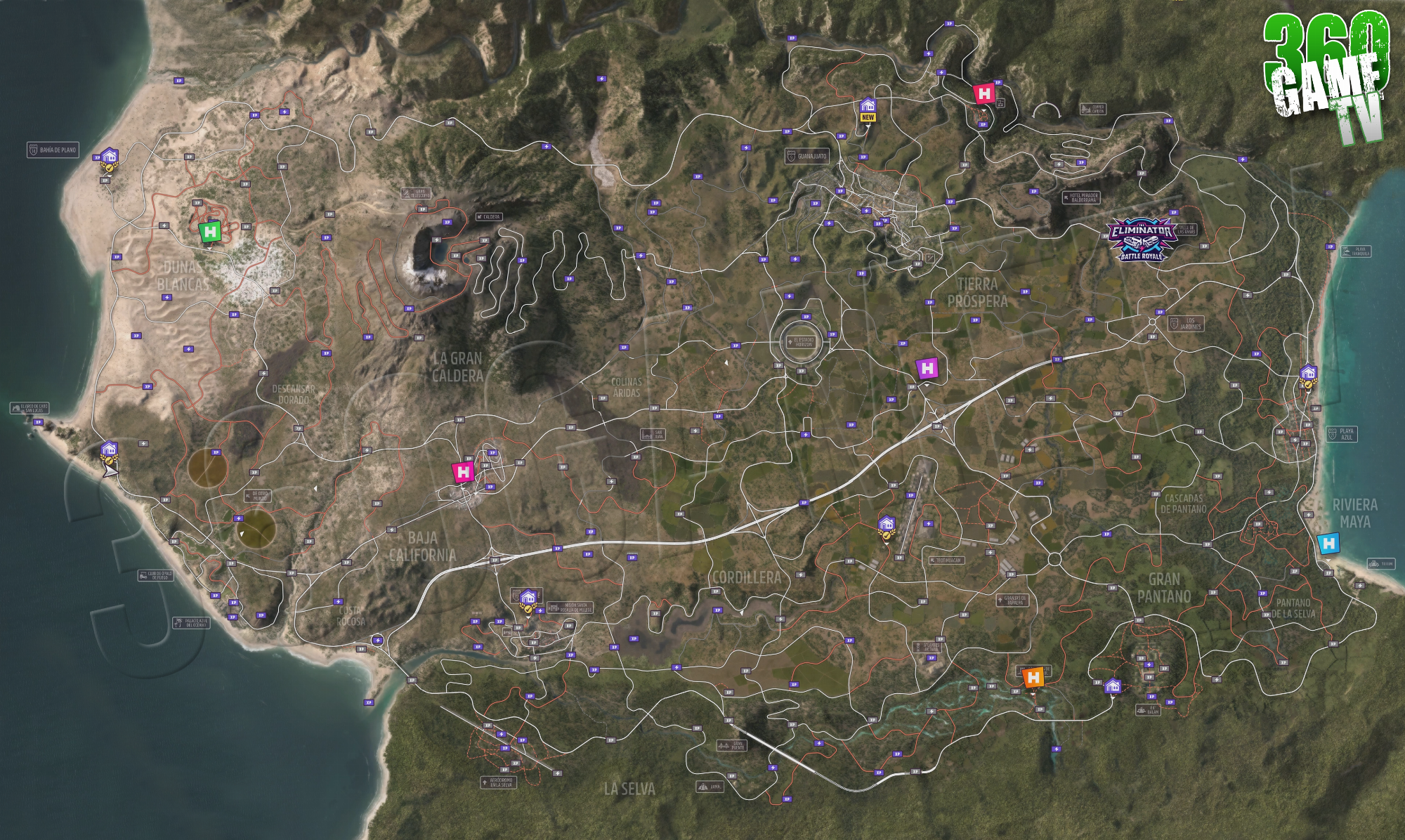Select the Caldera landmark label
This screenshot has height=840, width=1405.
point(488,217)
